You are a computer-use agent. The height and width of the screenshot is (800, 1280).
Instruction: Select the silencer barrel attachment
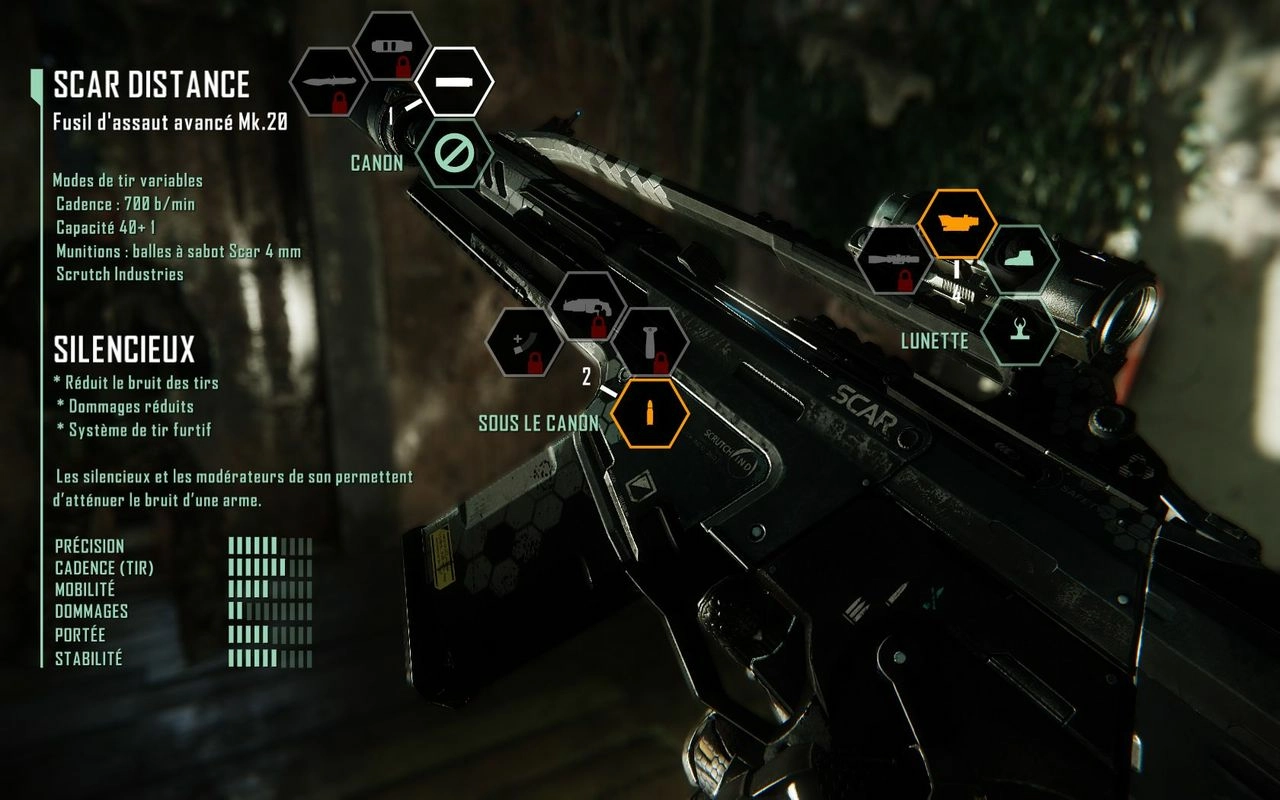pos(454,80)
